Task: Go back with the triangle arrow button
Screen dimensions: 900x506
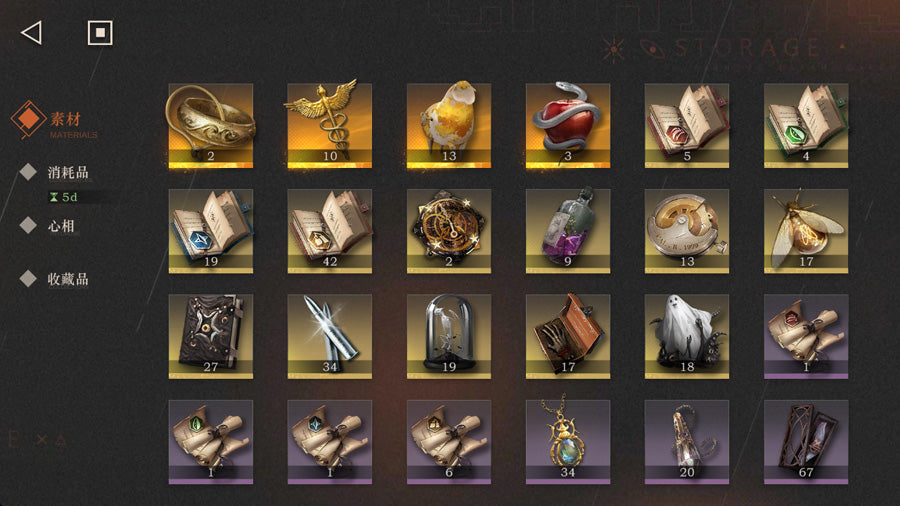Action: point(31,33)
